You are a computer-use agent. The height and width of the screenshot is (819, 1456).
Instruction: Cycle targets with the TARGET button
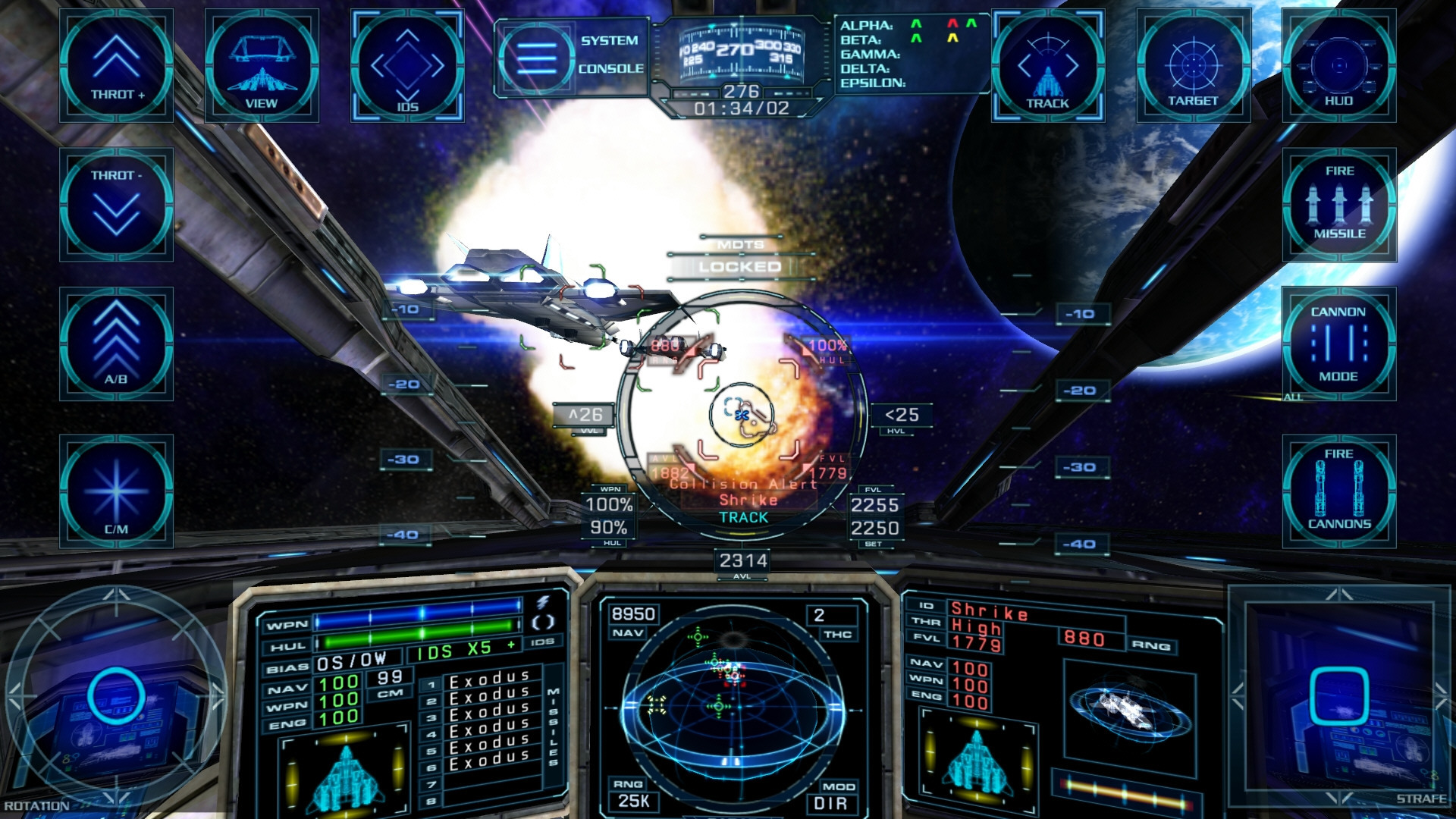click(1193, 65)
